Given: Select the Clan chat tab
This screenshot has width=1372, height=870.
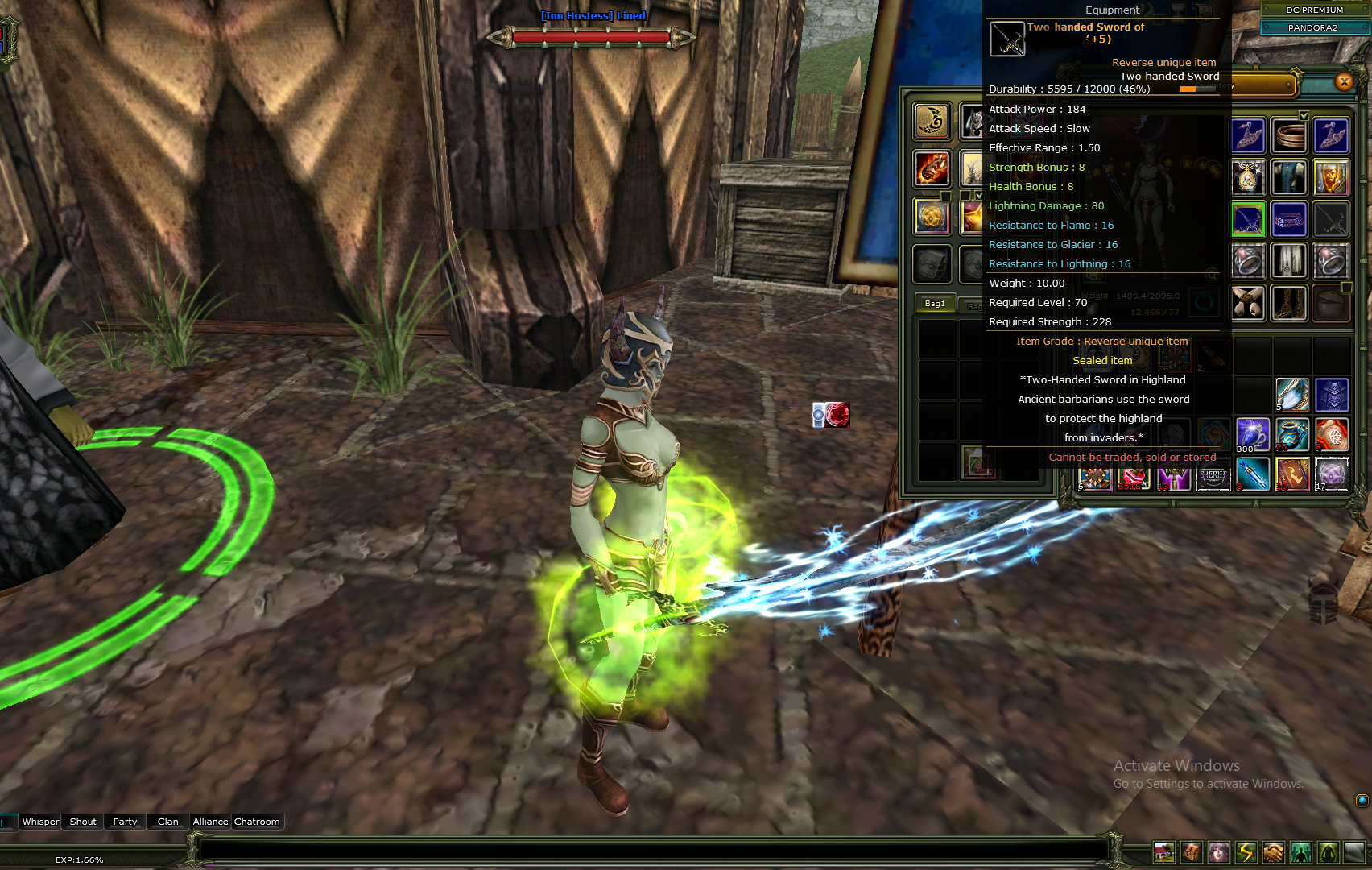Looking at the screenshot, I should point(167,822).
